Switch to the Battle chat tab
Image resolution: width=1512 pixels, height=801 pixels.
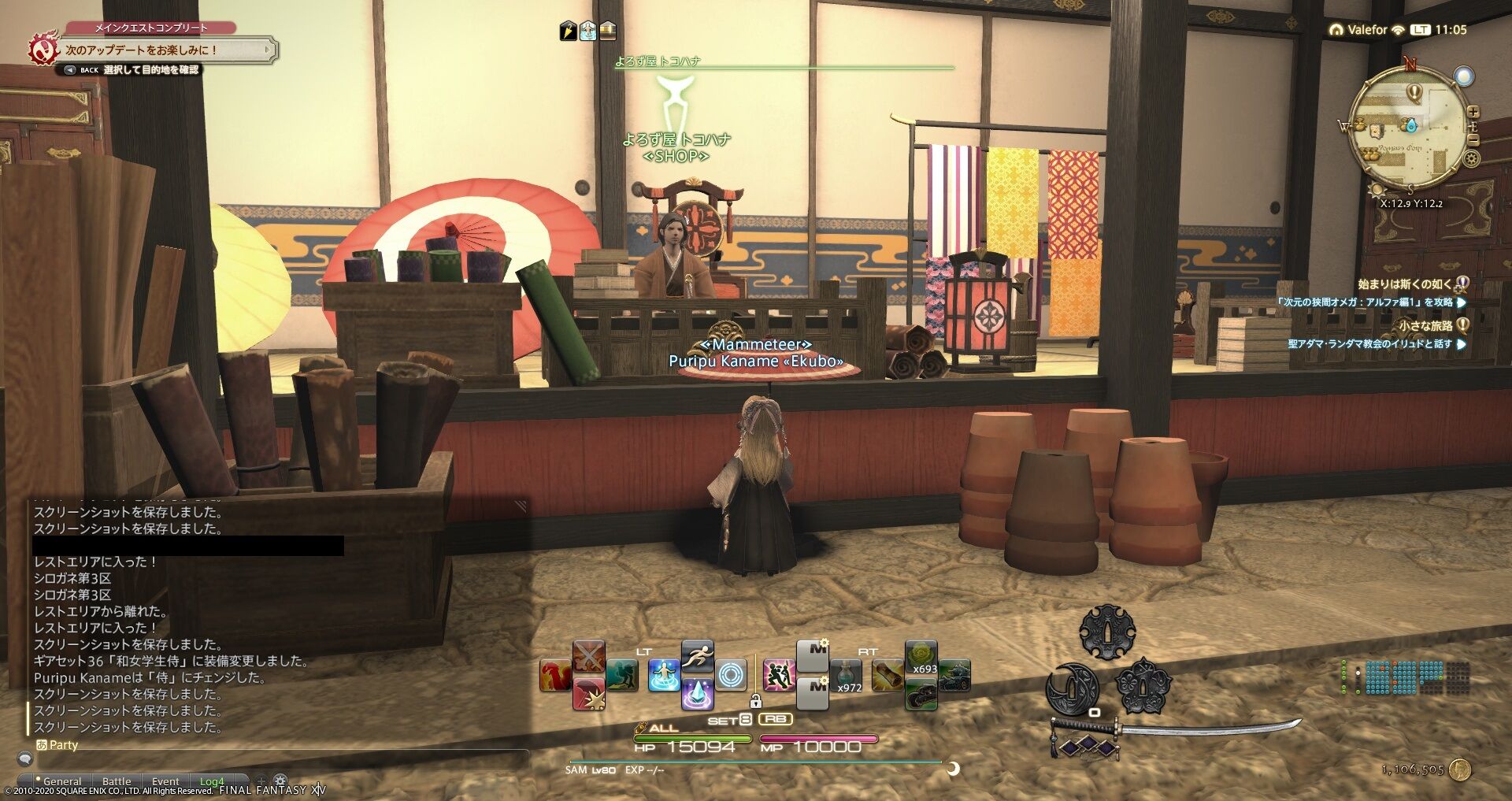coord(115,781)
